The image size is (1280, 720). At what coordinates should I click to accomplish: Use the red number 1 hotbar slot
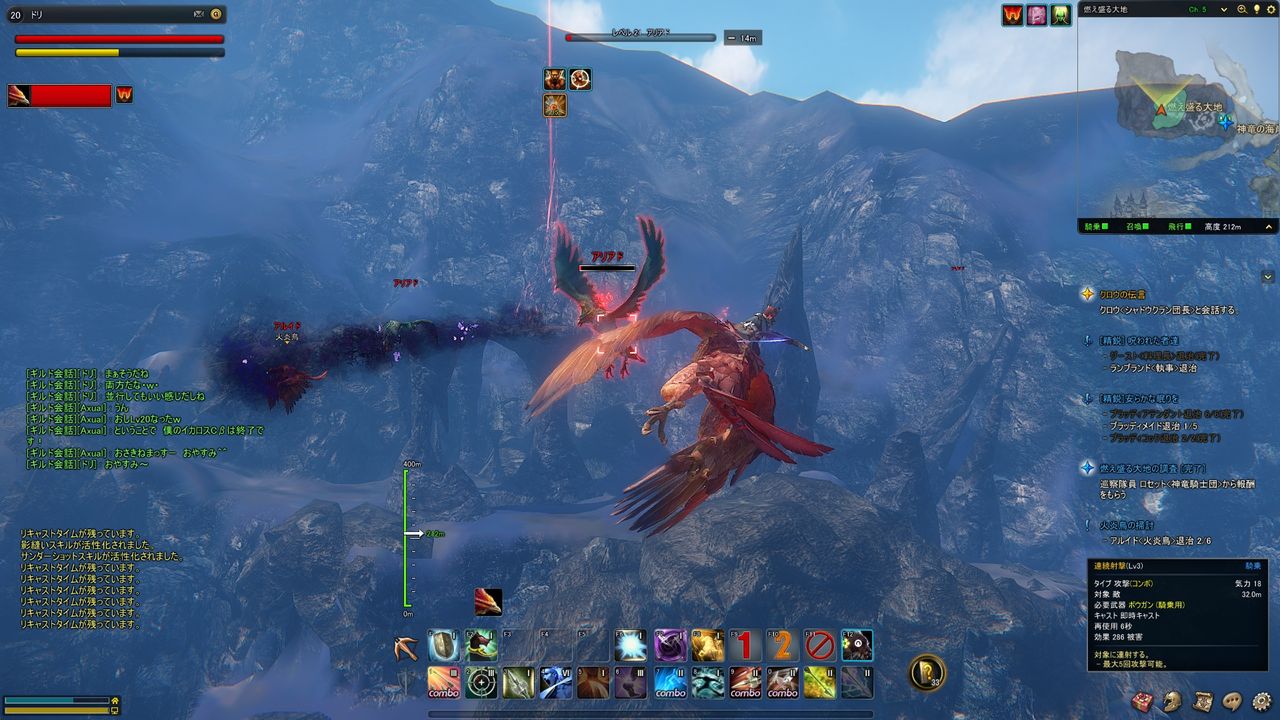coord(744,646)
